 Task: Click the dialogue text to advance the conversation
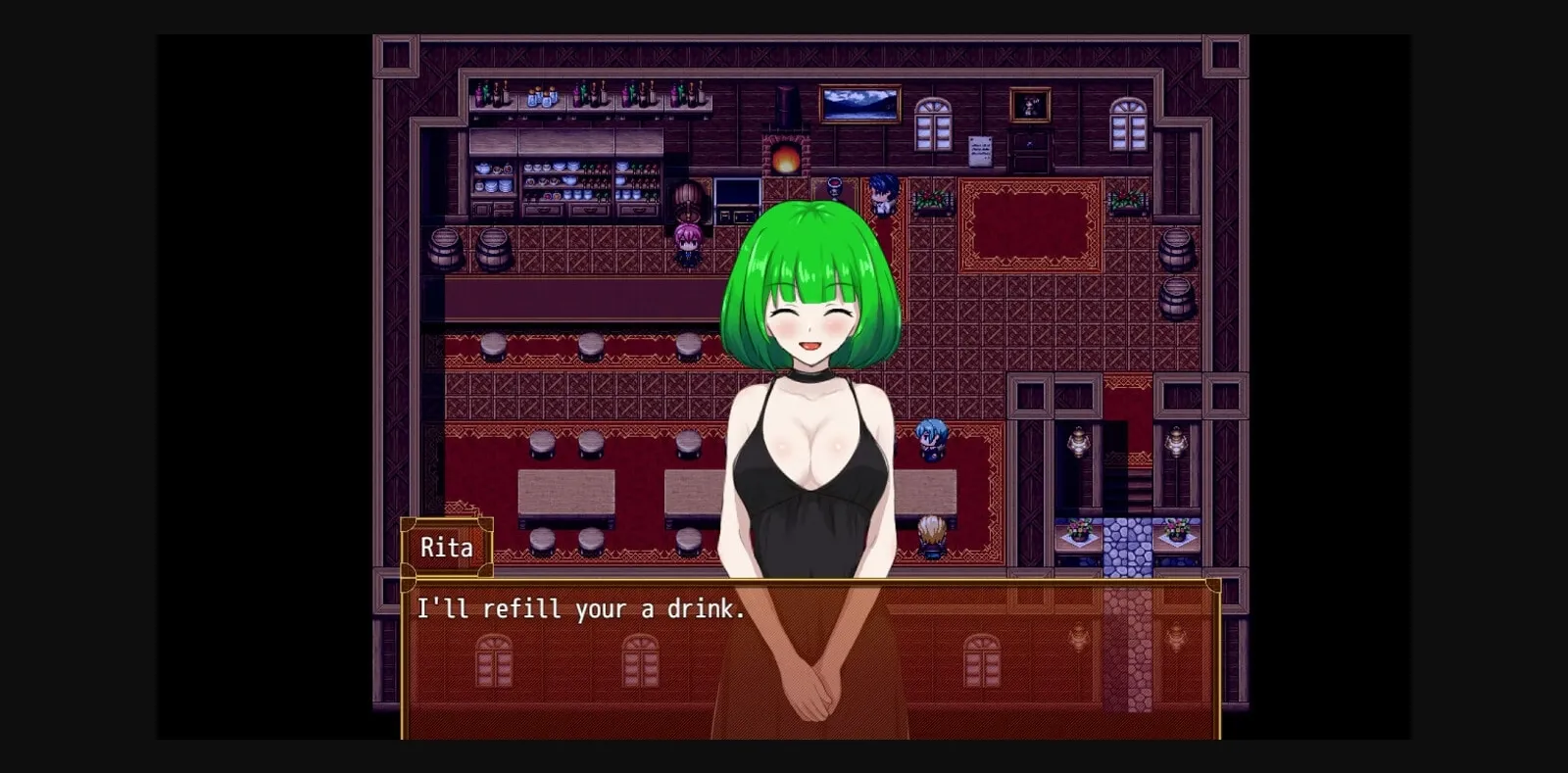(x=580, y=609)
